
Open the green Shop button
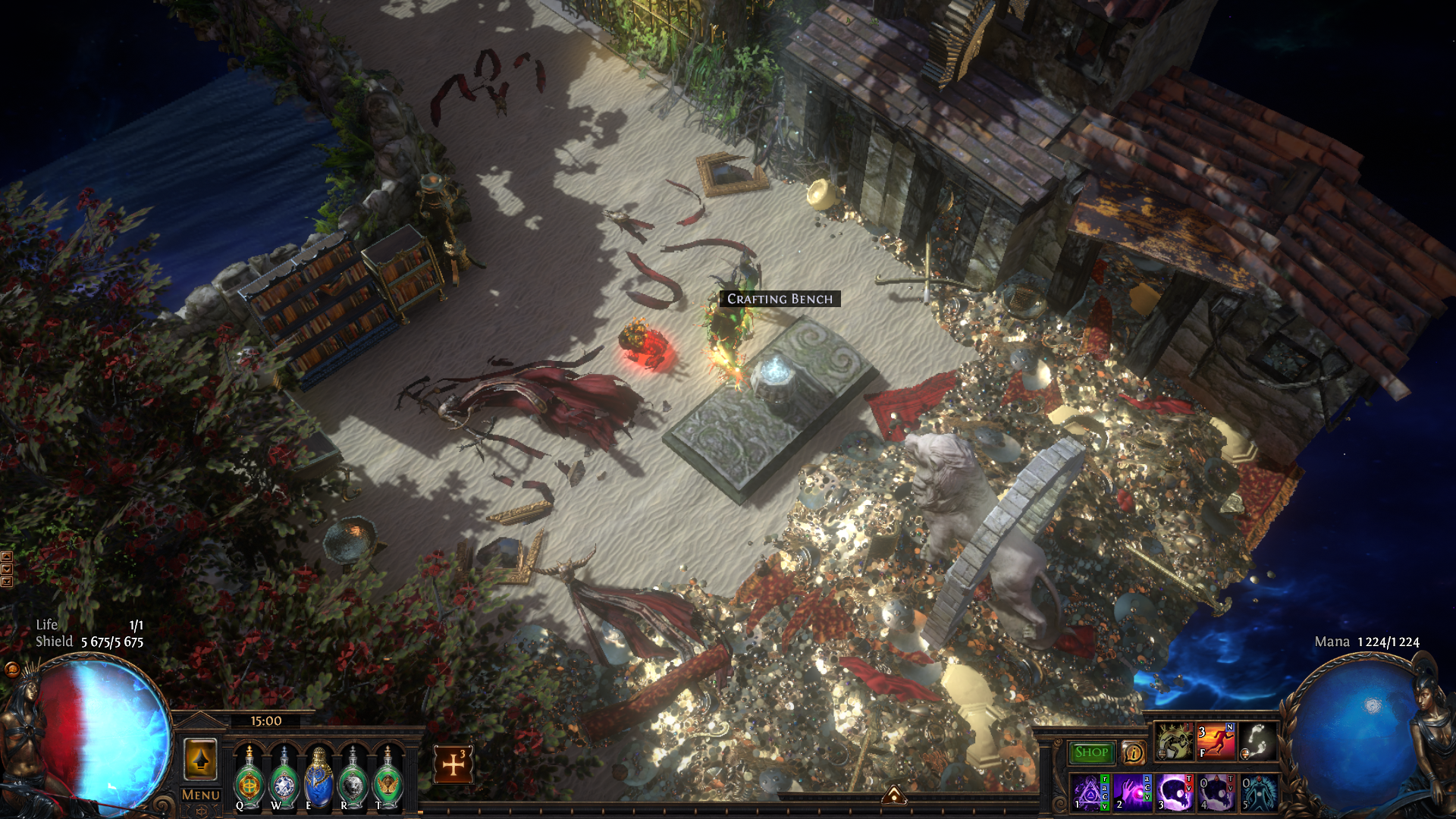coord(1091,752)
